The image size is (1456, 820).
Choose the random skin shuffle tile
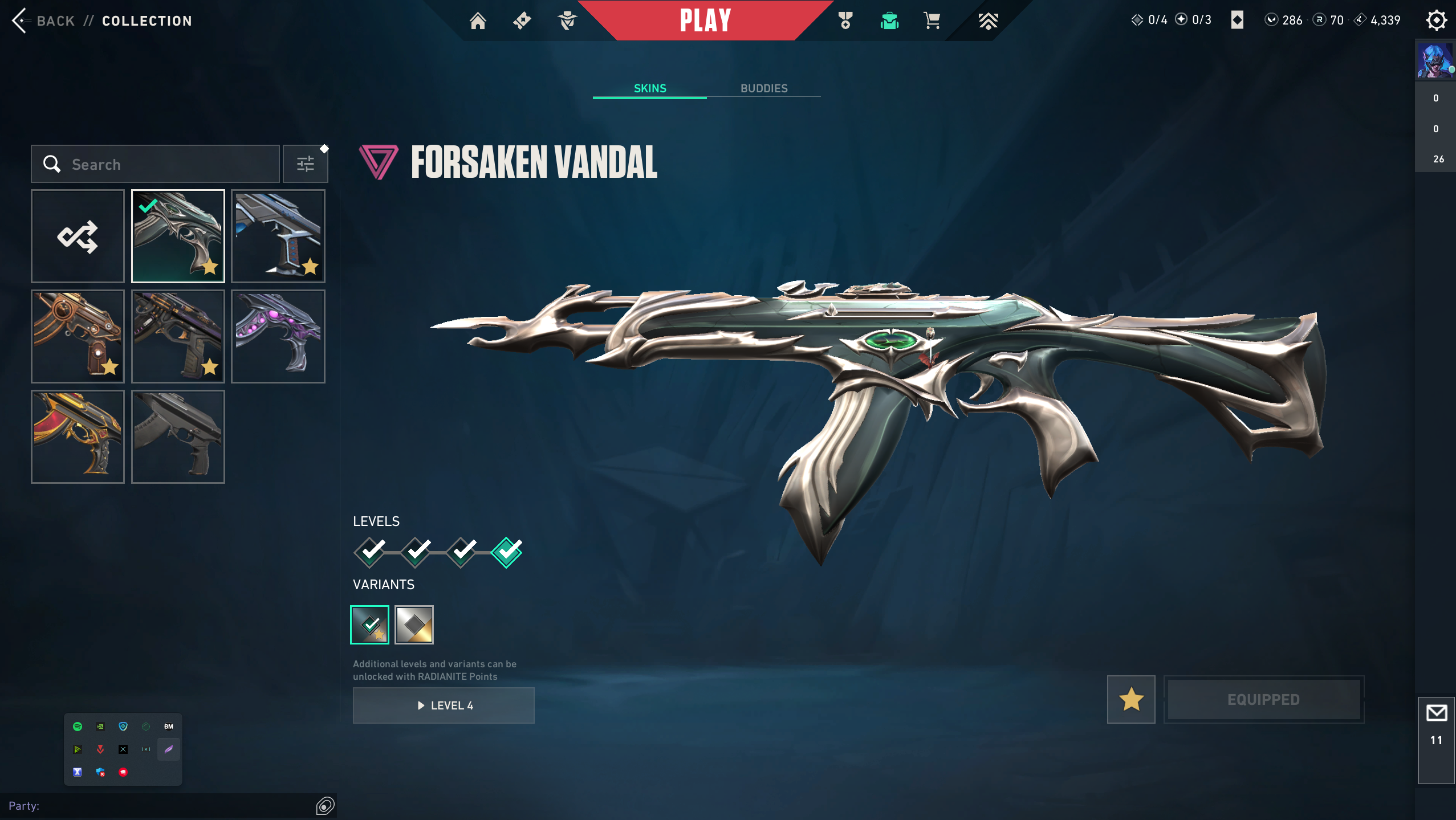[x=78, y=236]
